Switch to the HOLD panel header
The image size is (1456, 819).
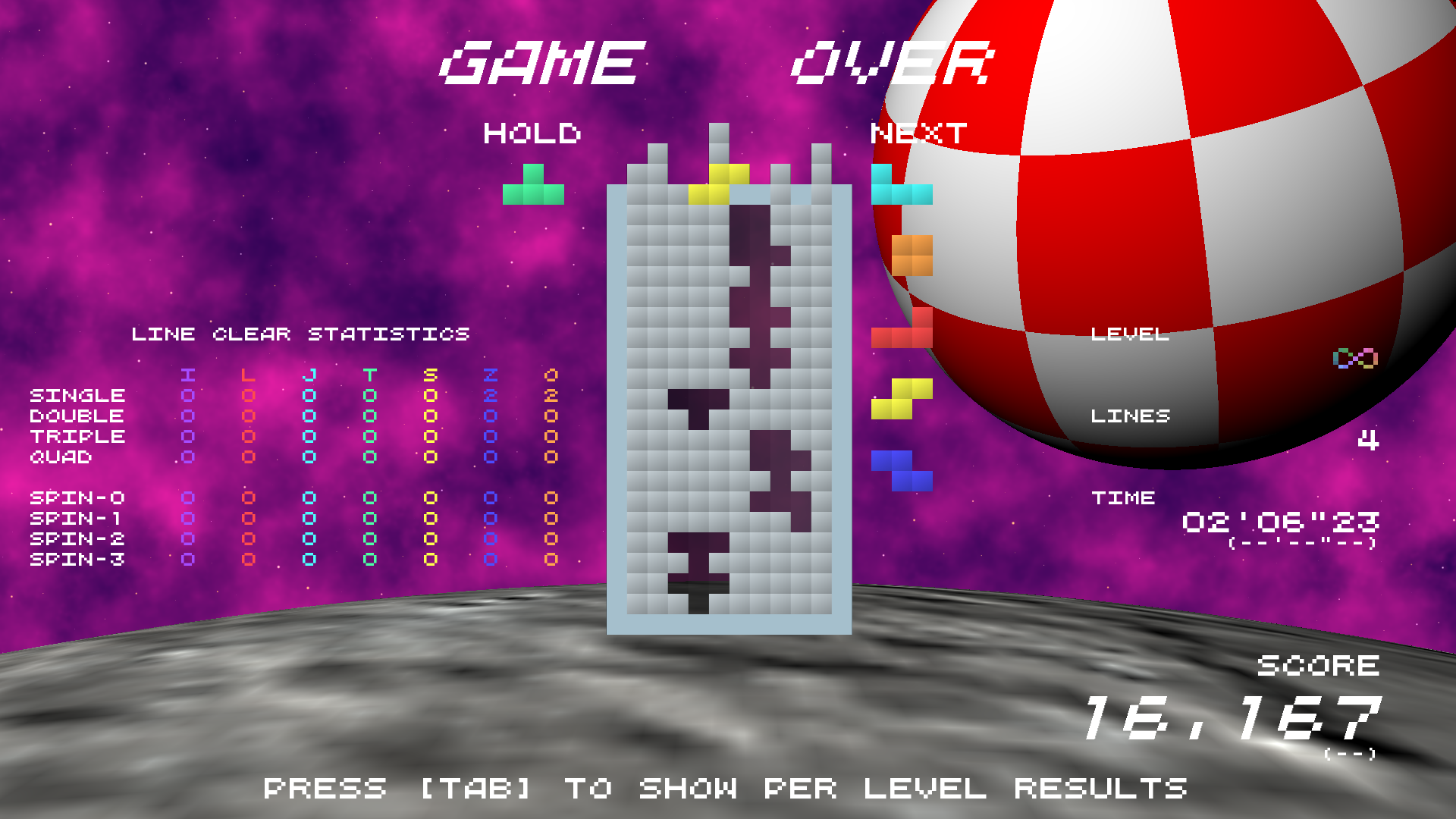533,134
